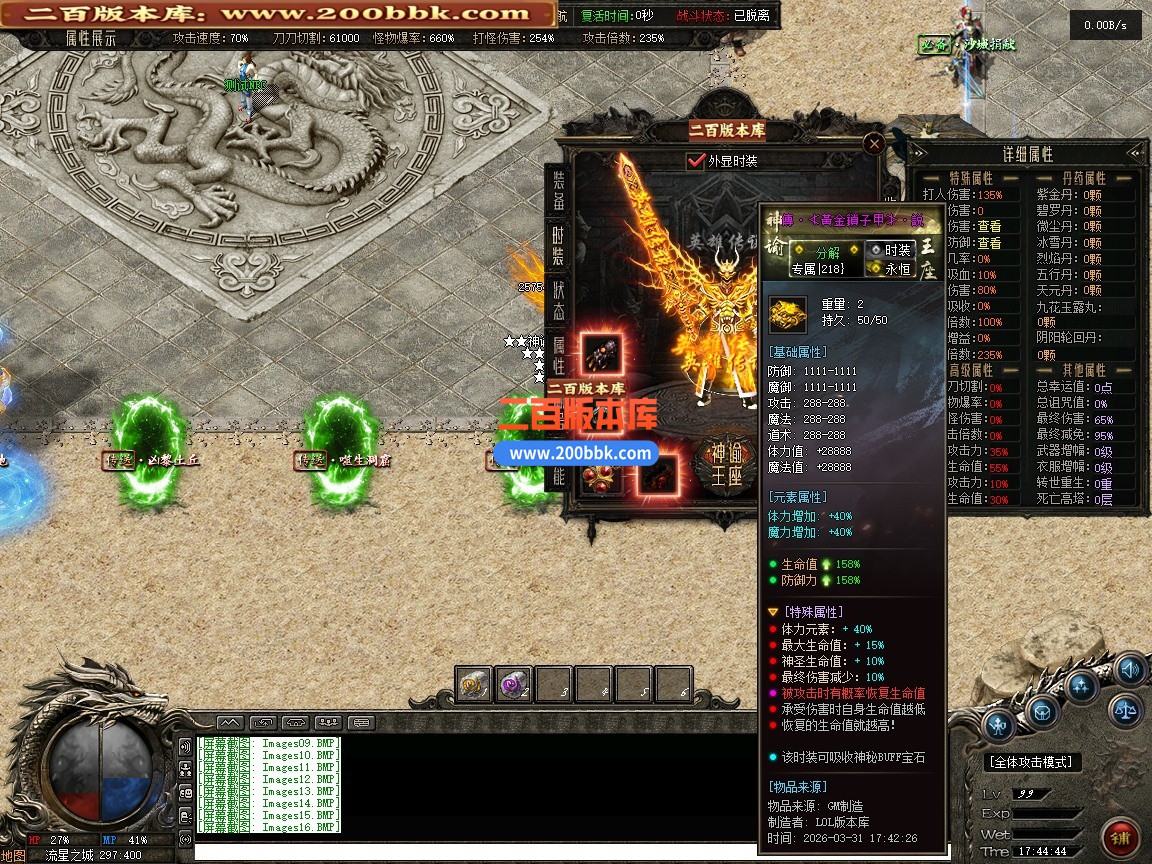This screenshot has height=864, width=1152.
Task: Select the equipped gauntlet slot
Action: coord(602,354)
